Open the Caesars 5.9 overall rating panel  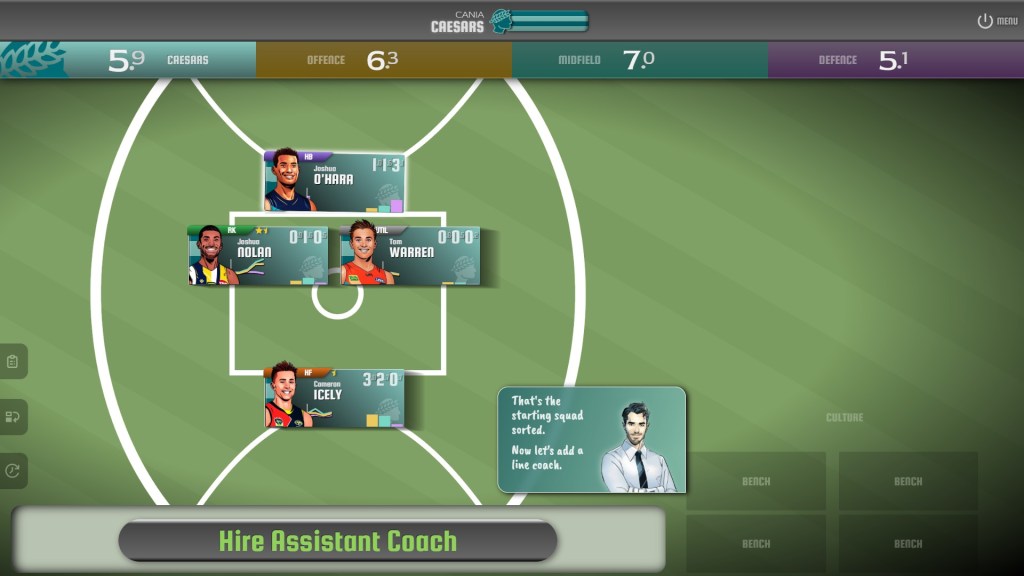[x=128, y=60]
